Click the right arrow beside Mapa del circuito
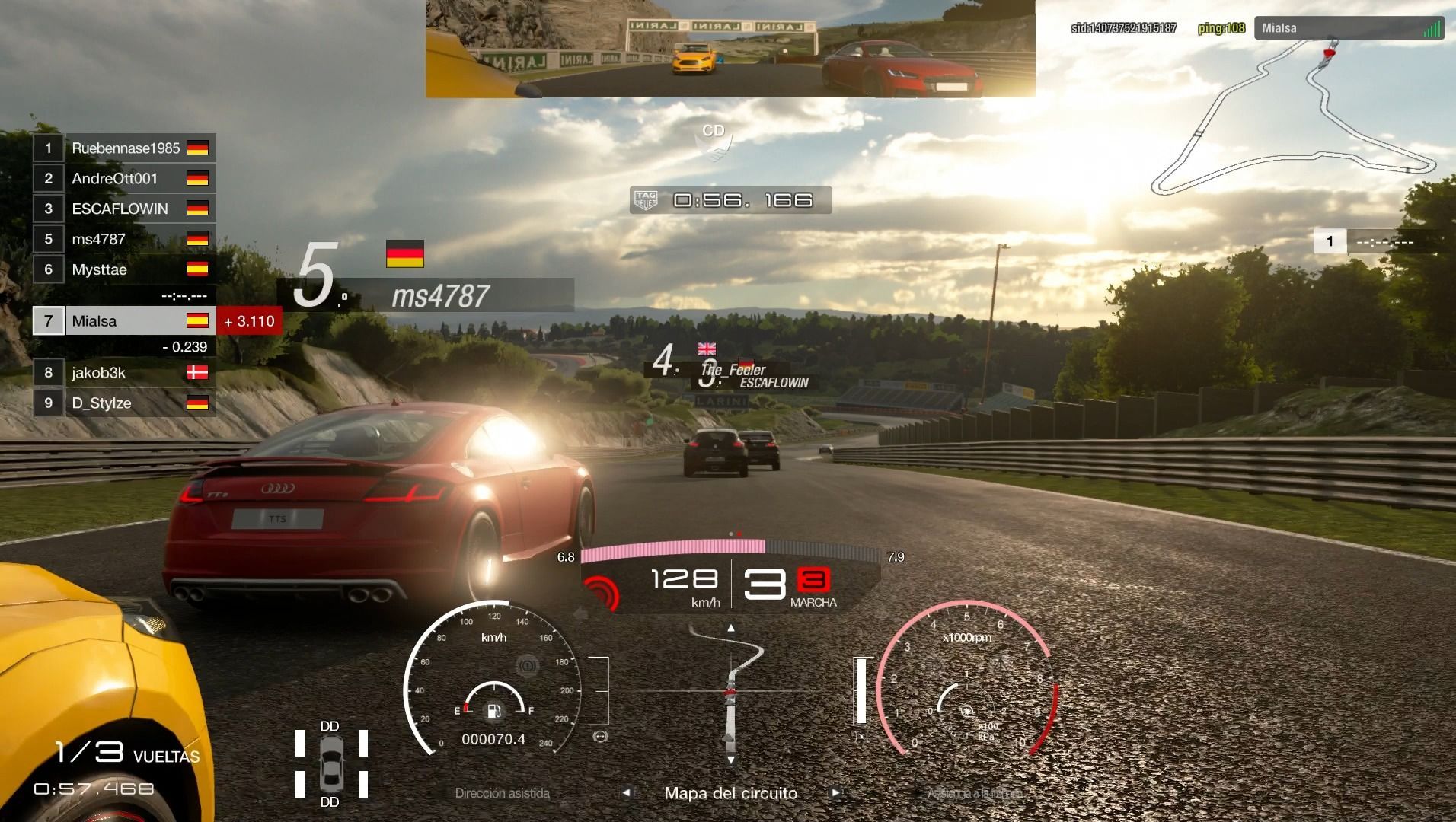The height and width of the screenshot is (822, 1456). pos(835,793)
